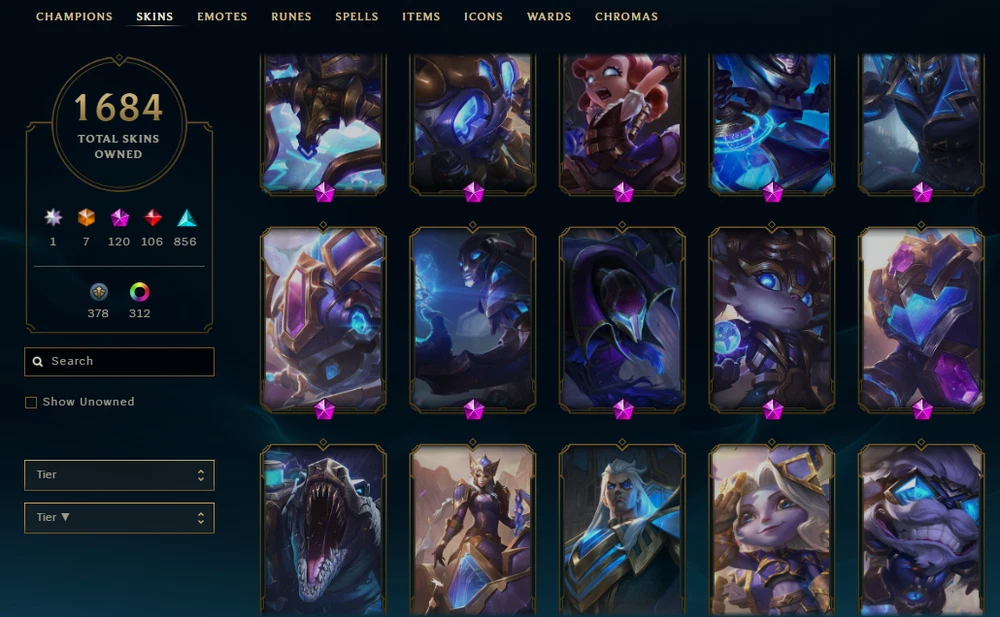1000x617 pixels.
Task: Go to the Runes tab
Action: coord(291,17)
